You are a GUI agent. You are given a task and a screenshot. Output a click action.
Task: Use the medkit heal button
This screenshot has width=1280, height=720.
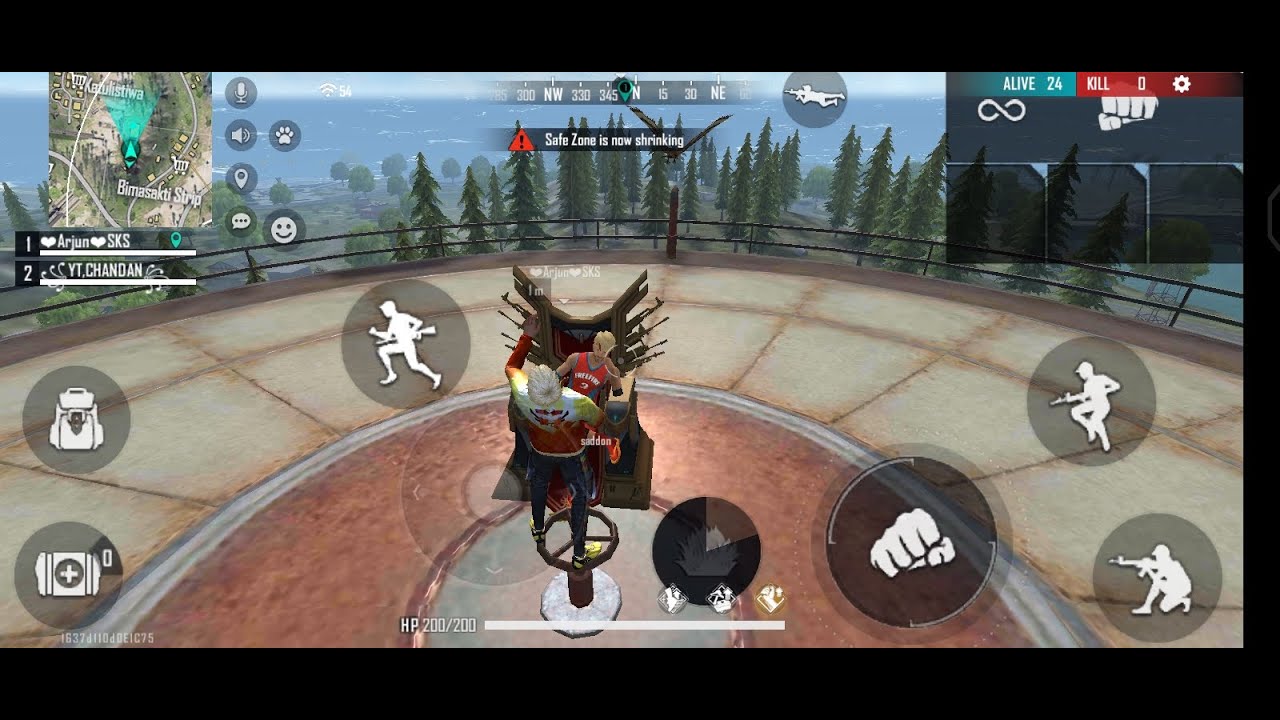tap(68, 575)
